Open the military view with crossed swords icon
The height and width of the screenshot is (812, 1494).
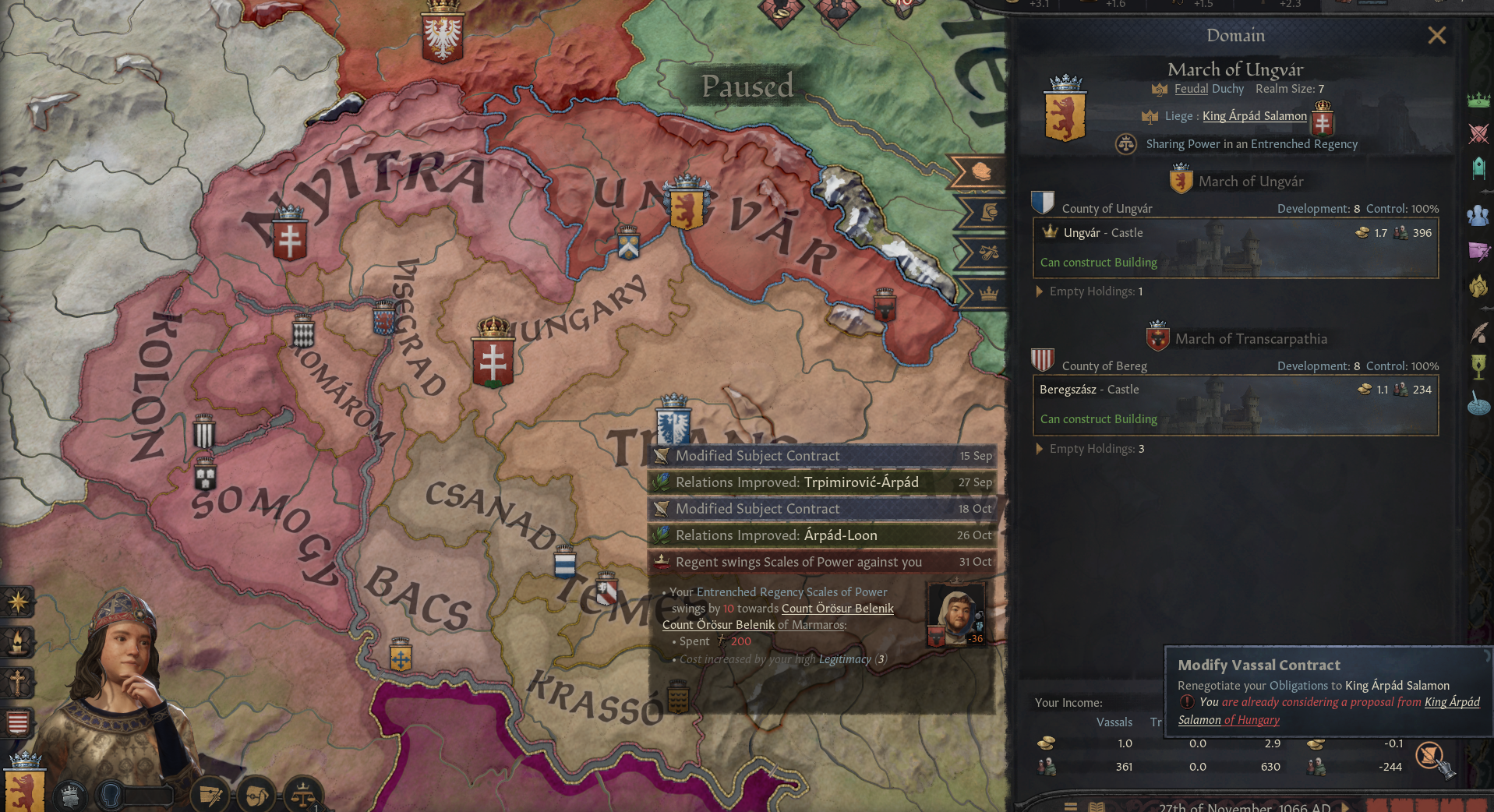tap(1478, 135)
